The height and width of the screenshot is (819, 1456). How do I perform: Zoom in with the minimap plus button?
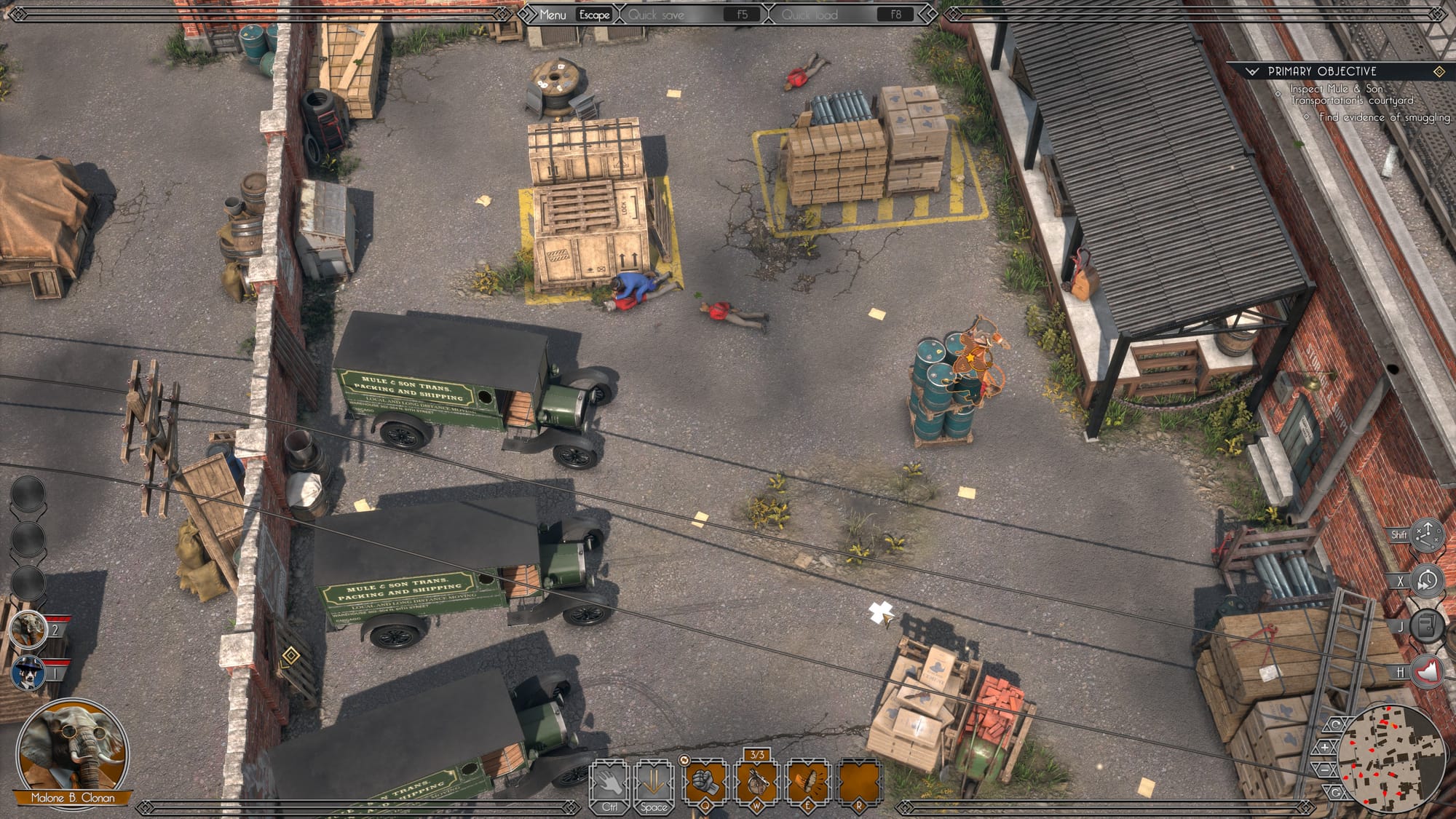click(x=1325, y=747)
